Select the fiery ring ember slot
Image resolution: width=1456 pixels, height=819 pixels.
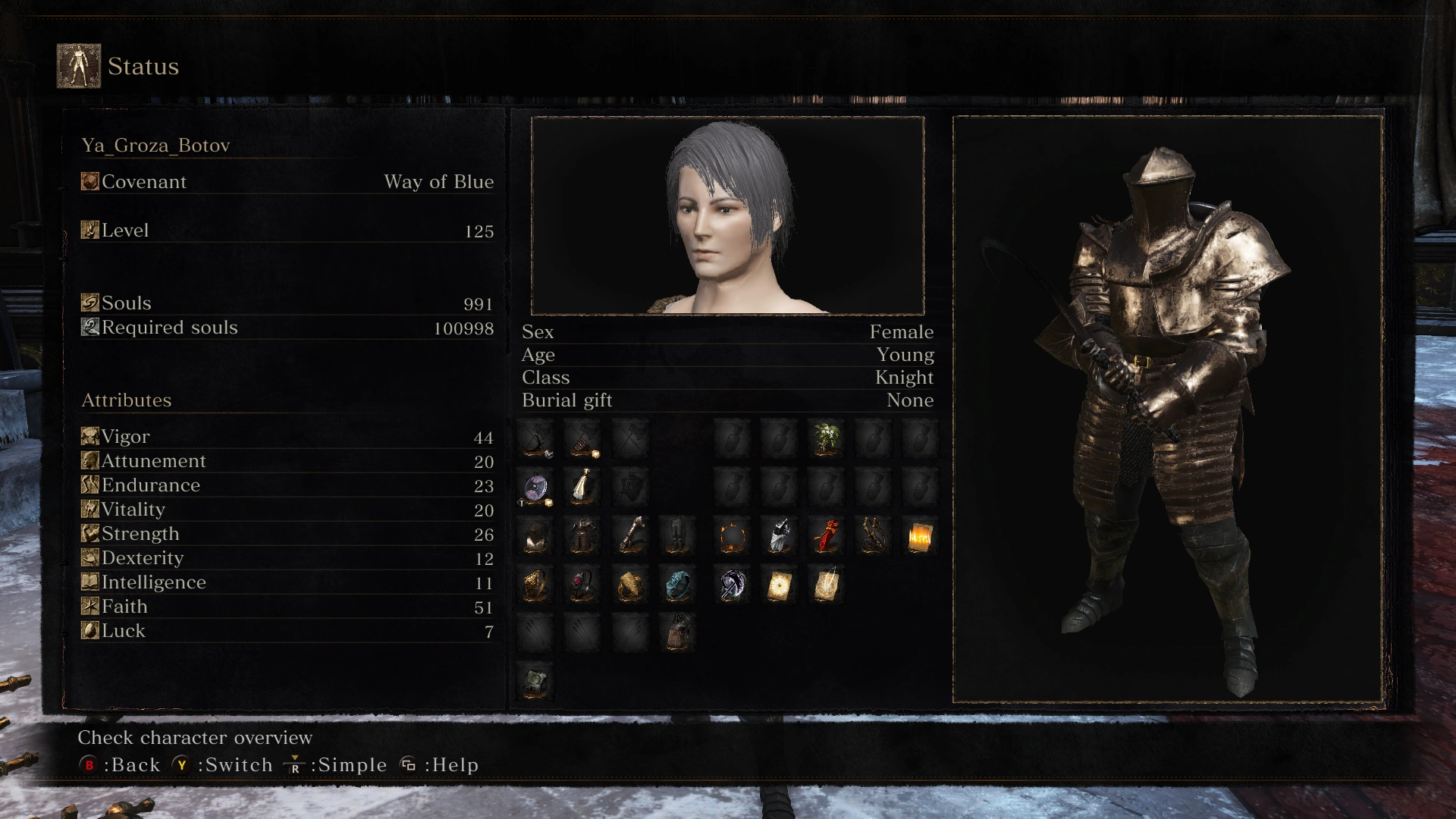click(x=733, y=537)
